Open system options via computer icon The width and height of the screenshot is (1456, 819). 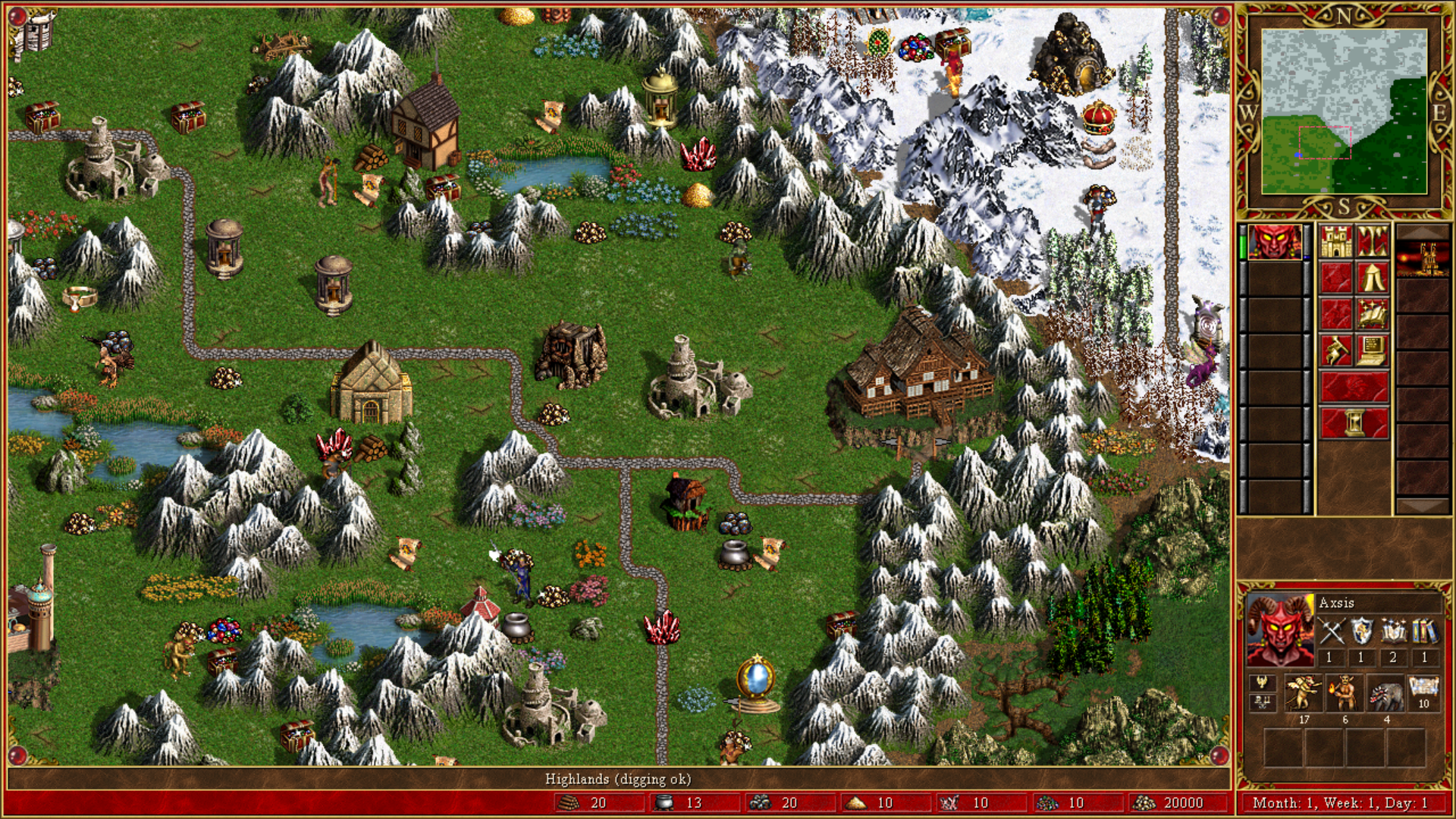(x=1373, y=351)
